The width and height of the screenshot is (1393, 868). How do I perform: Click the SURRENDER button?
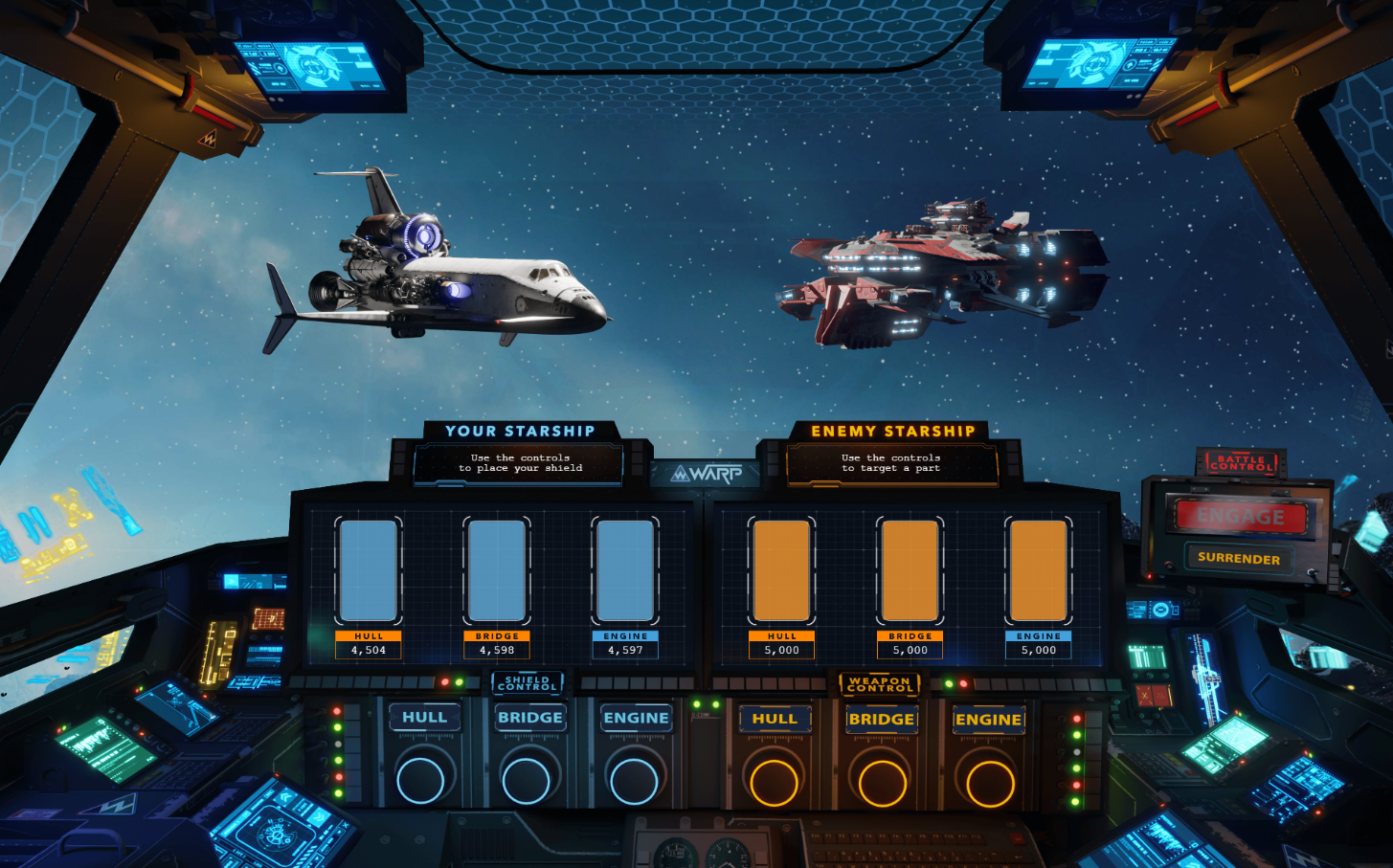coord(1238,559)
